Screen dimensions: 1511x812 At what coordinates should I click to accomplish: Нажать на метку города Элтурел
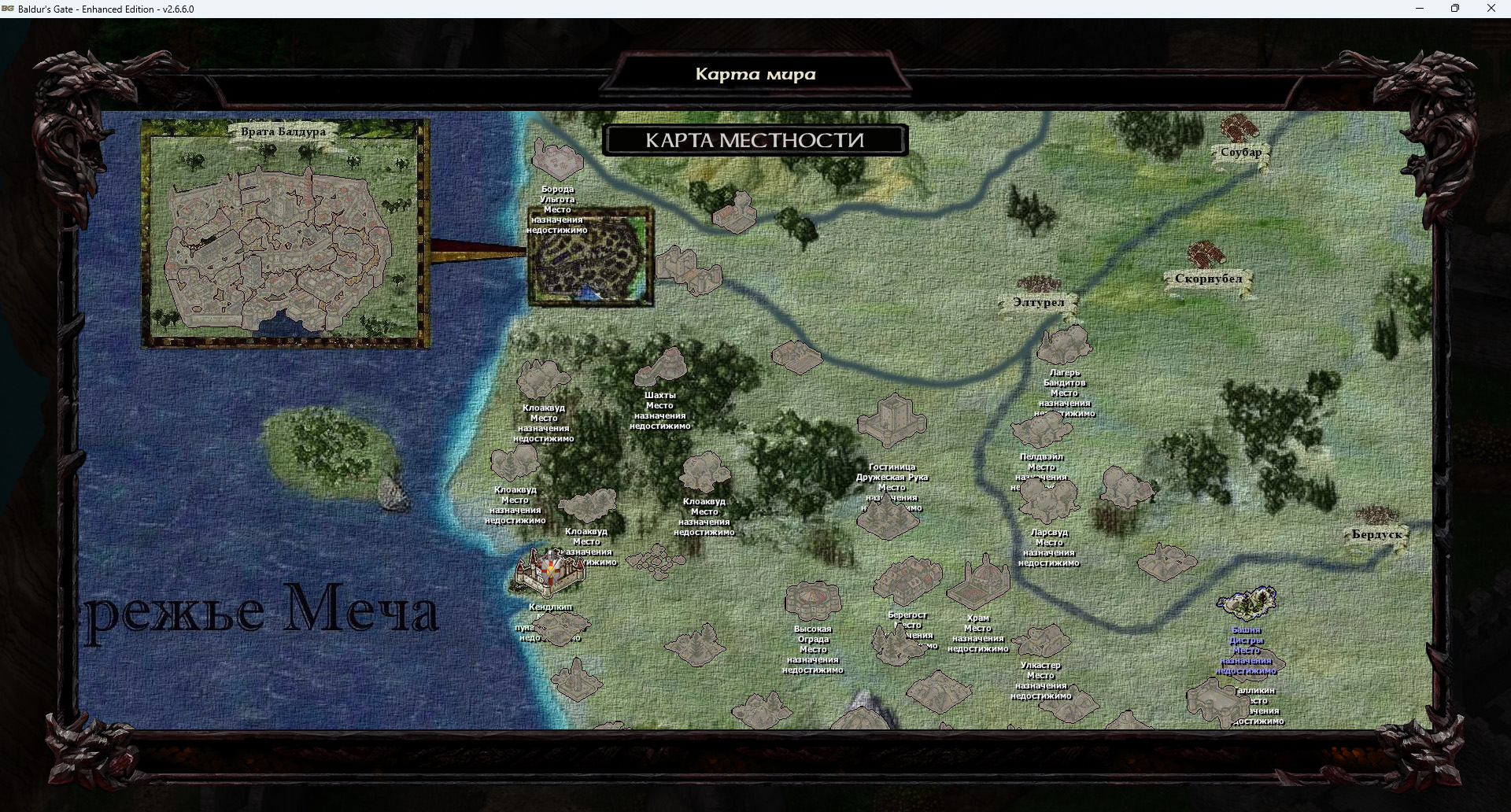click(1039, 301)
